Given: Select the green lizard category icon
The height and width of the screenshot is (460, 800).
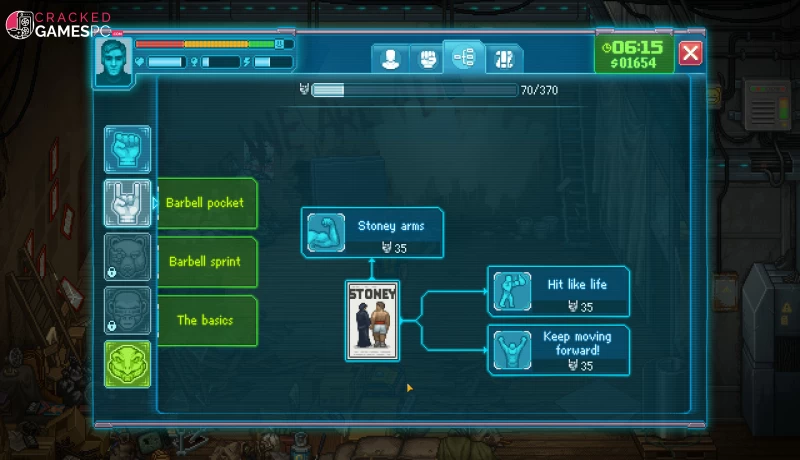Looking at the screenshot, I should tap(128, 364).
